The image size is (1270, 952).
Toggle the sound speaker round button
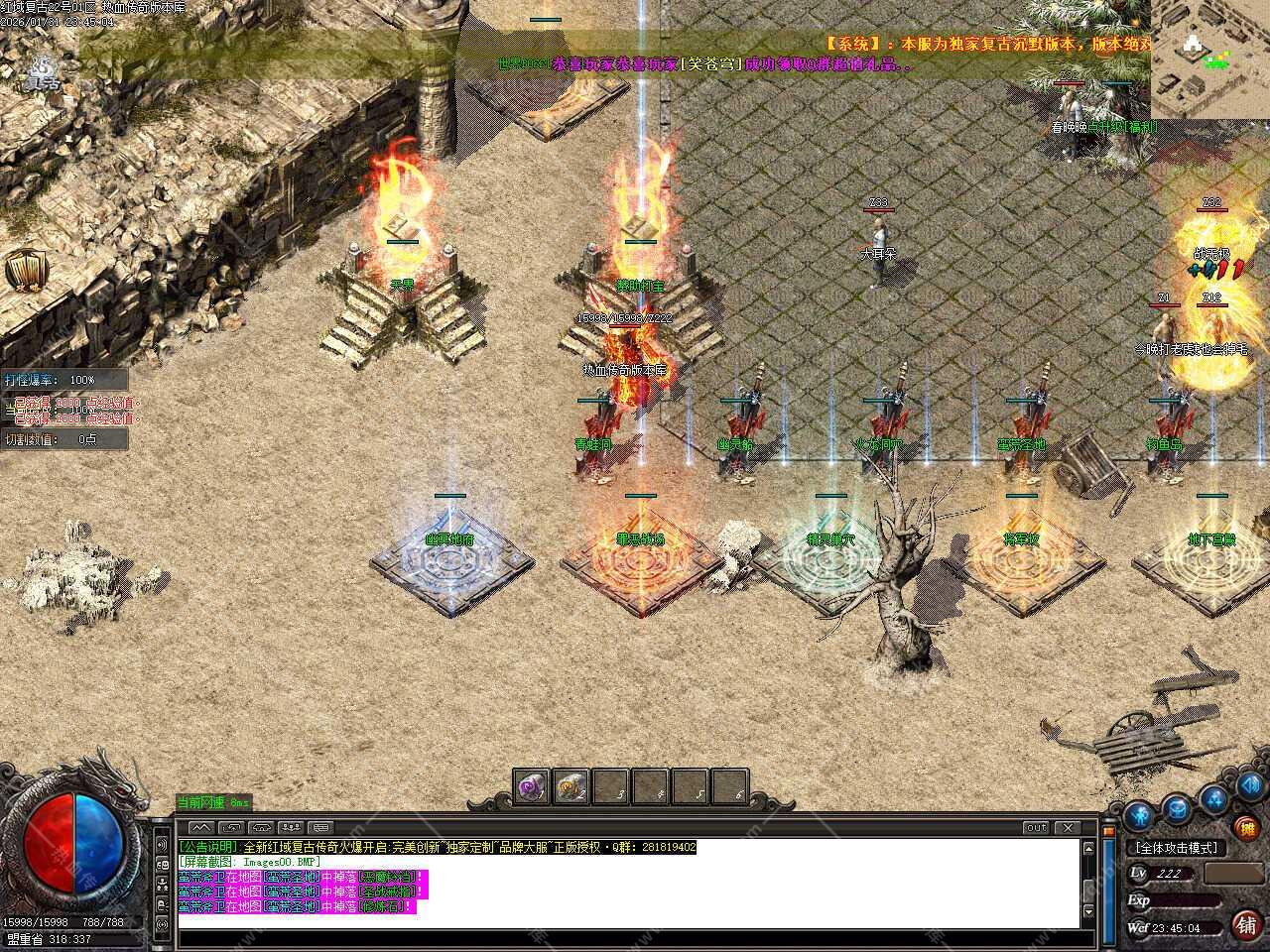coord(1248,788)
